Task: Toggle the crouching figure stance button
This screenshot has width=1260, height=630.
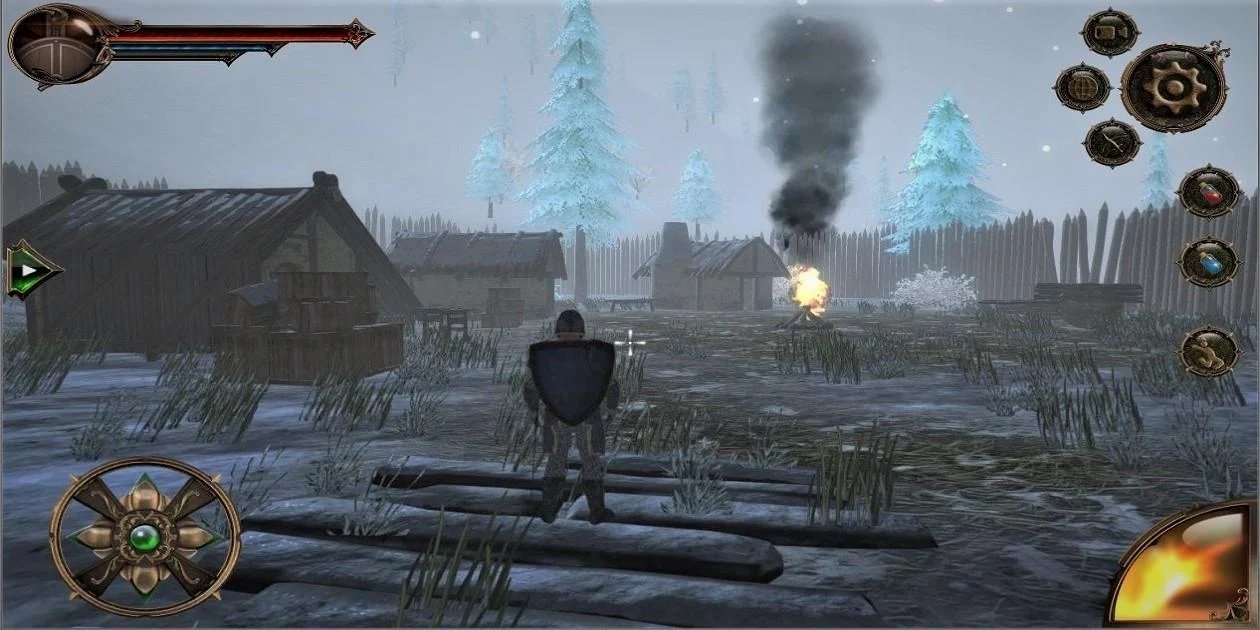Action: click(x=1209, y=352)
